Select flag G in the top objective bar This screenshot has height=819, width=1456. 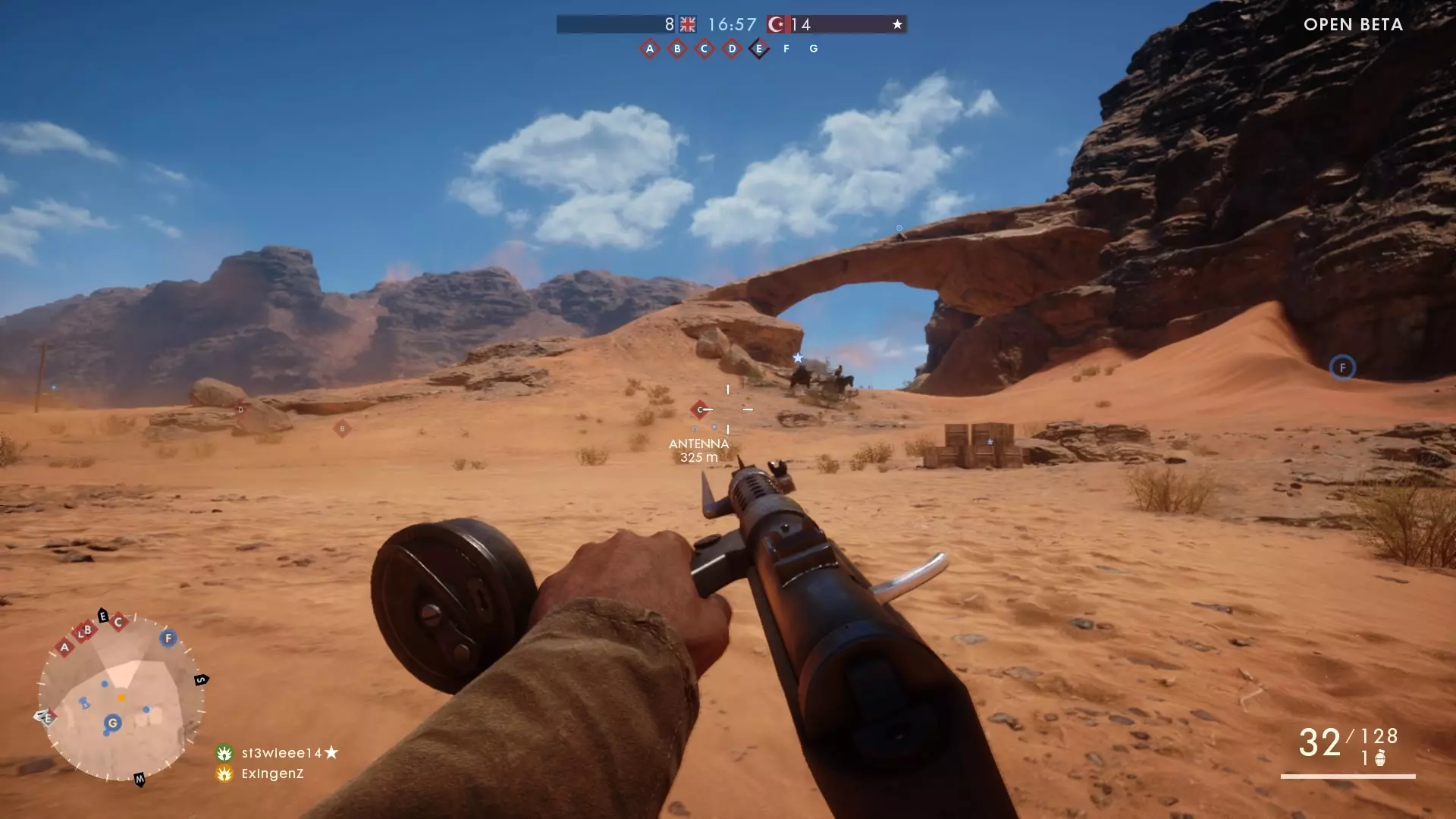click(x=814, y=49)
